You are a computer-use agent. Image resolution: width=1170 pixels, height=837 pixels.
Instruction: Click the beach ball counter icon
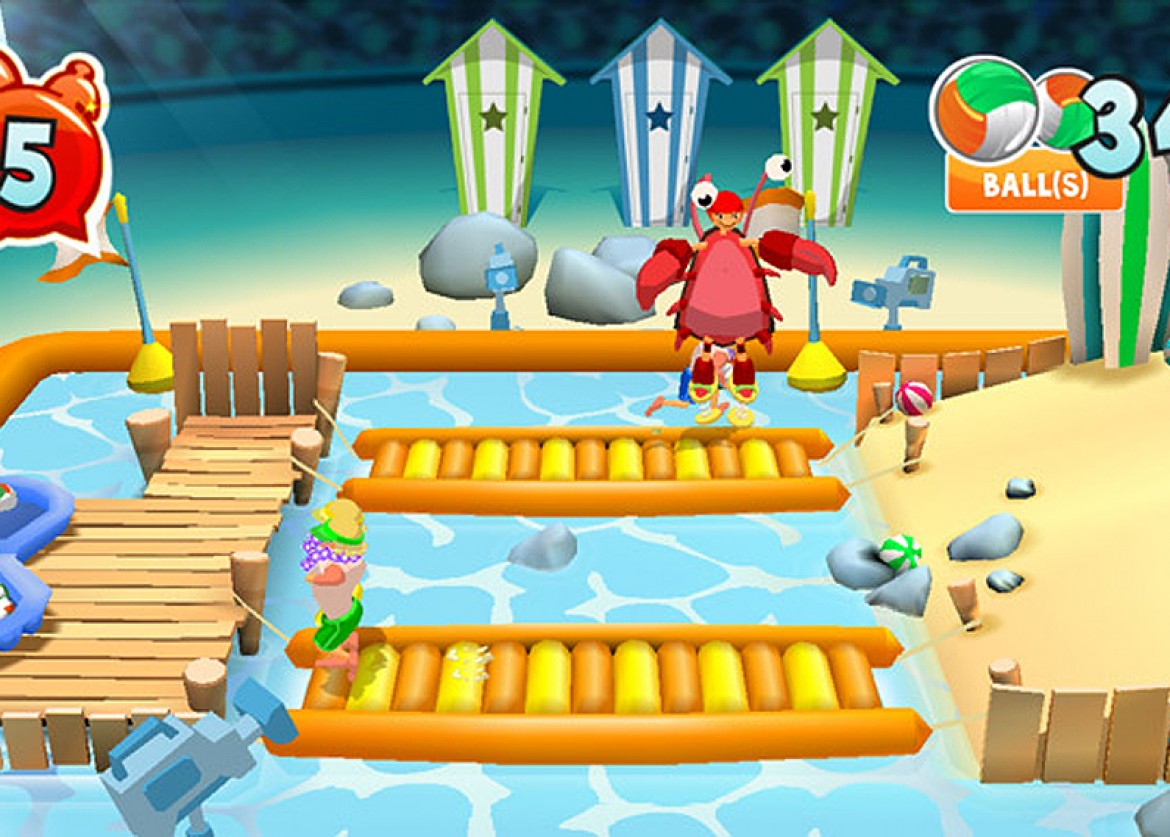(985, 108)
